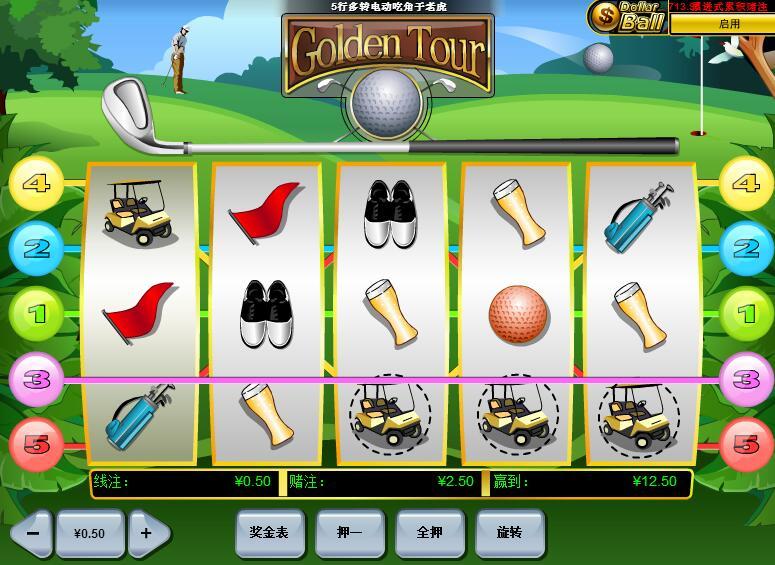Choose the 全押 bet max button
This screenshot has height=565, width=775.
click(x=429, y=533)
